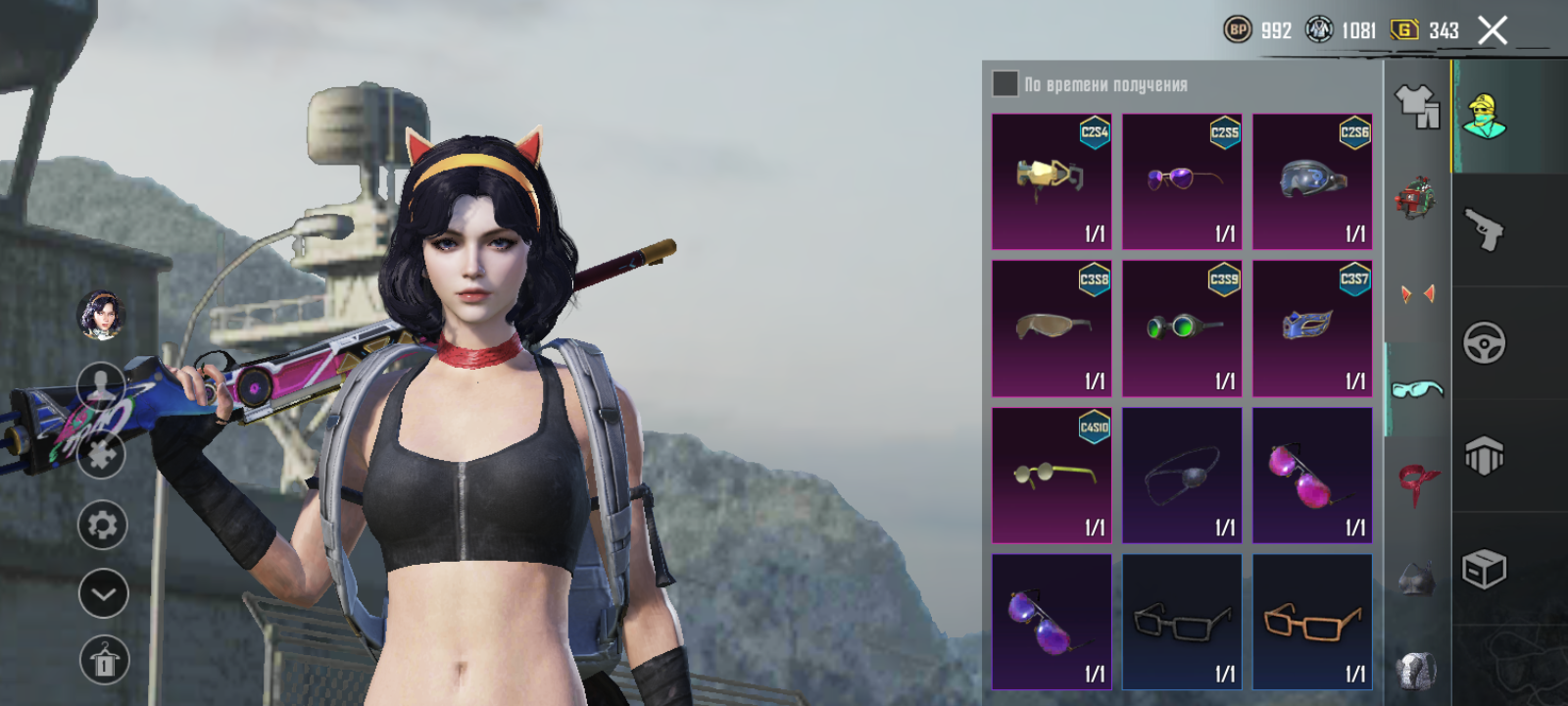Equip the C3S8 tan visor glasses
This screenshot has width=1568, height=706.
(1052, 328)
